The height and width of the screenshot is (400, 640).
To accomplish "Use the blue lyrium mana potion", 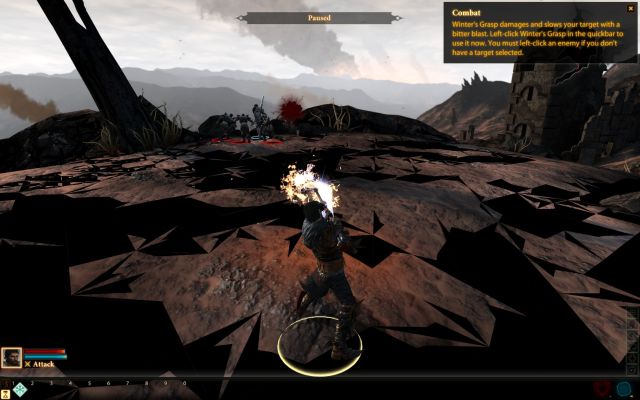I will (x=625, y=389).
